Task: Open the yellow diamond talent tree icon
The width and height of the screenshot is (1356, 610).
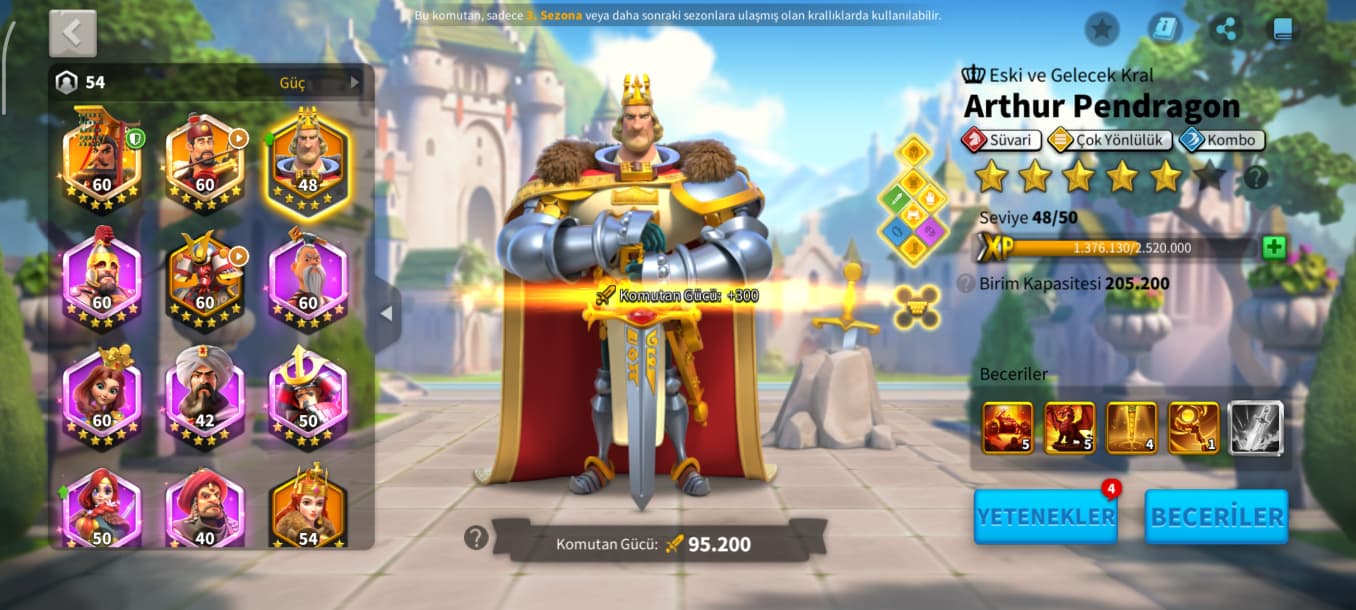Action: click(x=912, y=200)
